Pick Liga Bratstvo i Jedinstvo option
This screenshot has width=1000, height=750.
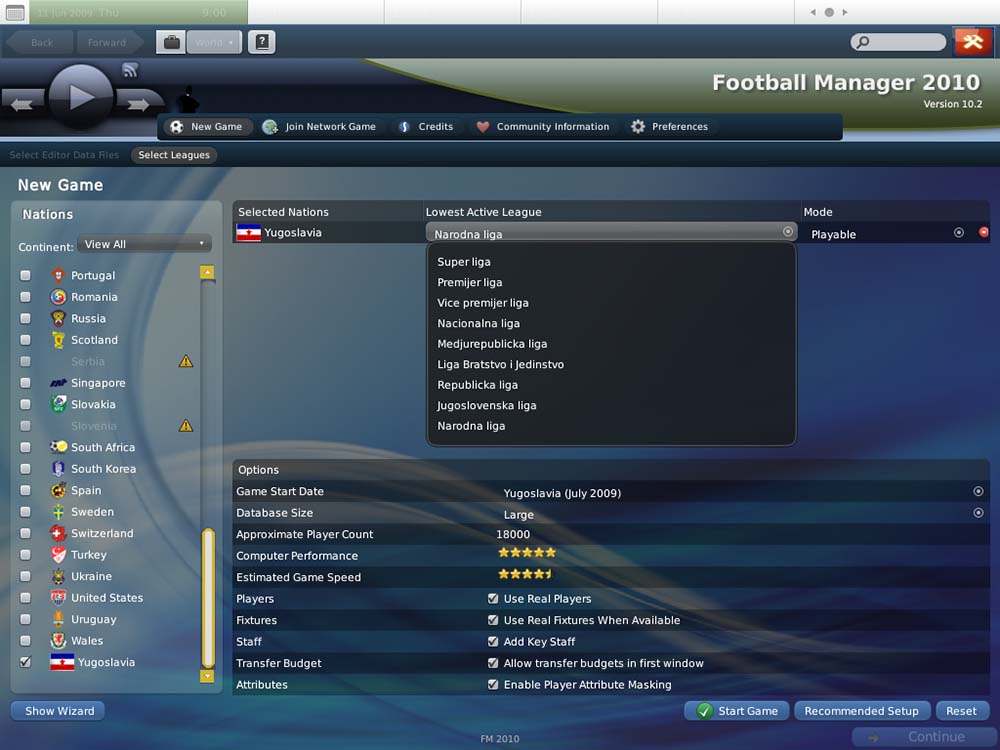pos(500,365)
